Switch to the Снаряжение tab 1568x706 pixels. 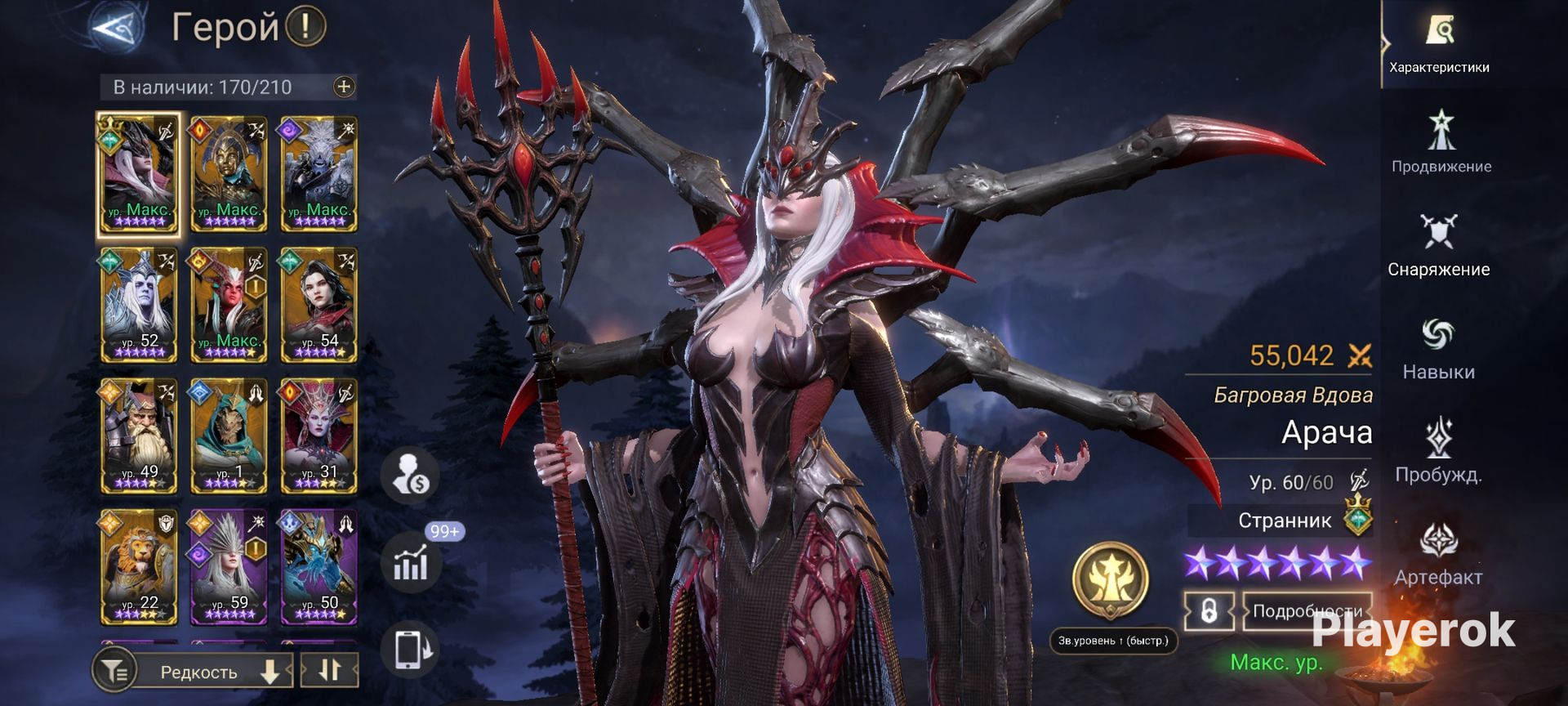click(x=1438, y=245)
